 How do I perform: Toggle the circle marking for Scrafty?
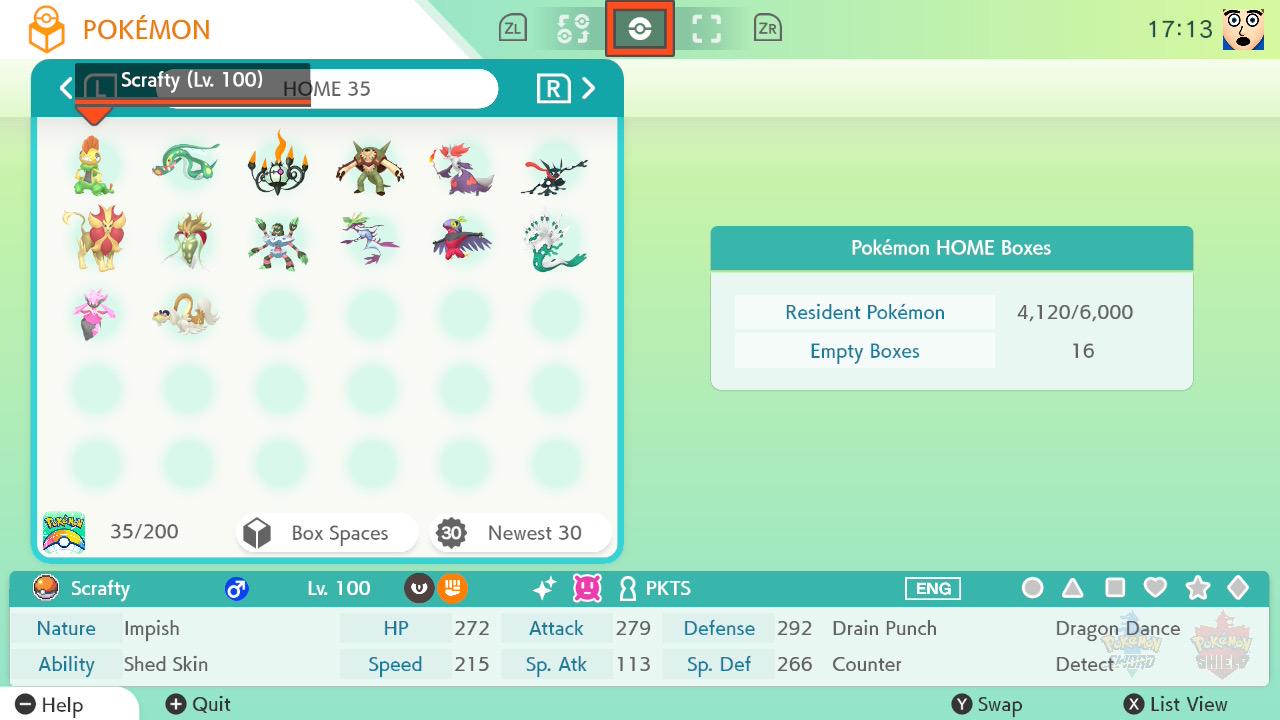(1032, 589)
